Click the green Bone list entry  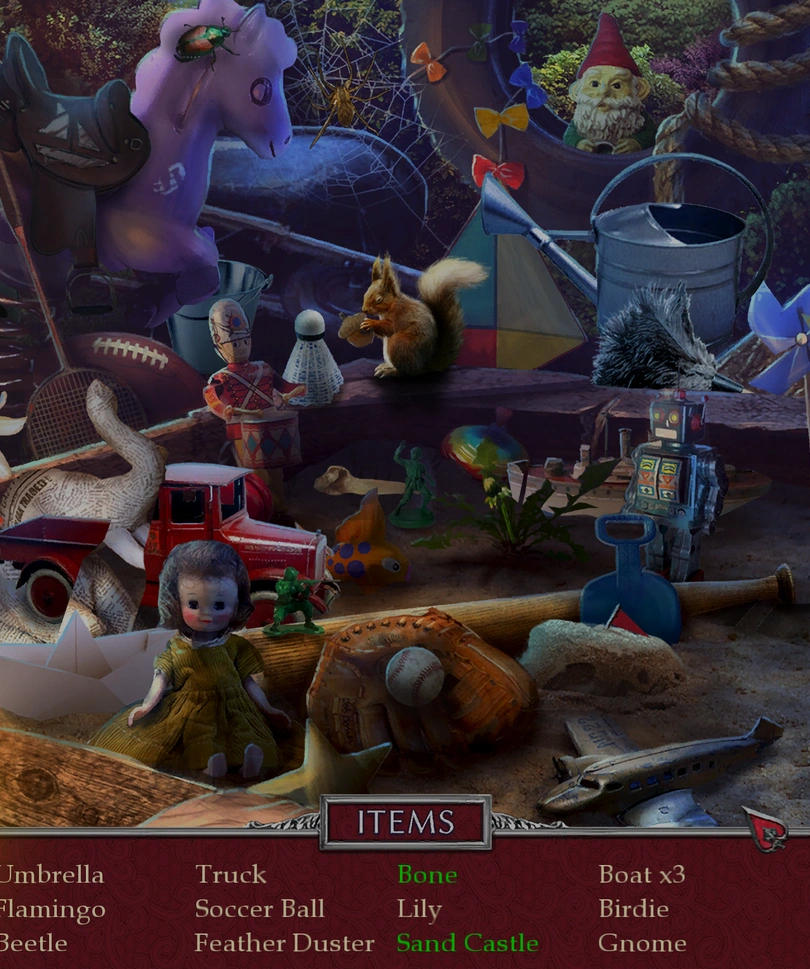pos(427,875)
